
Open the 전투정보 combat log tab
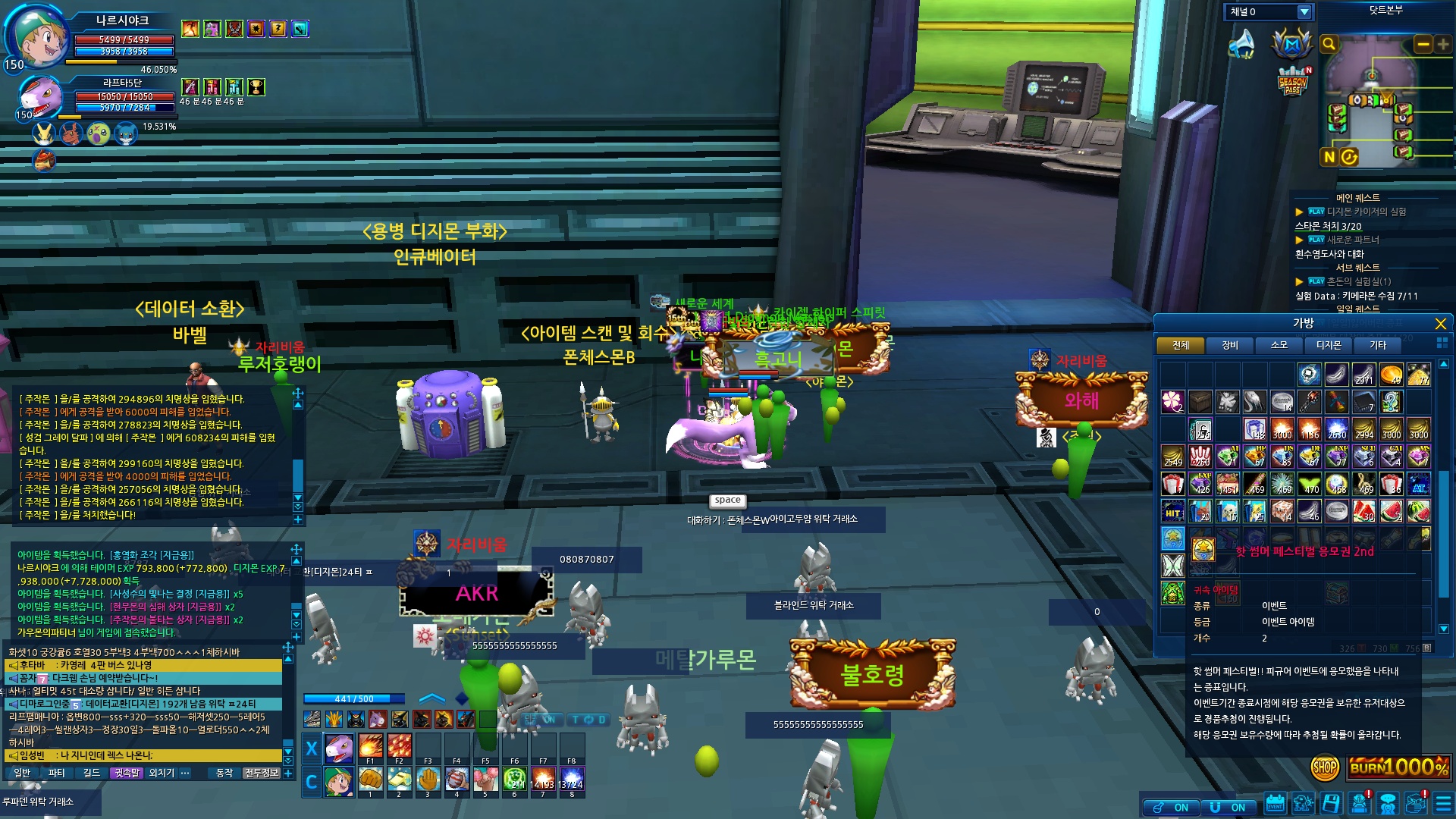coord(262,773)
